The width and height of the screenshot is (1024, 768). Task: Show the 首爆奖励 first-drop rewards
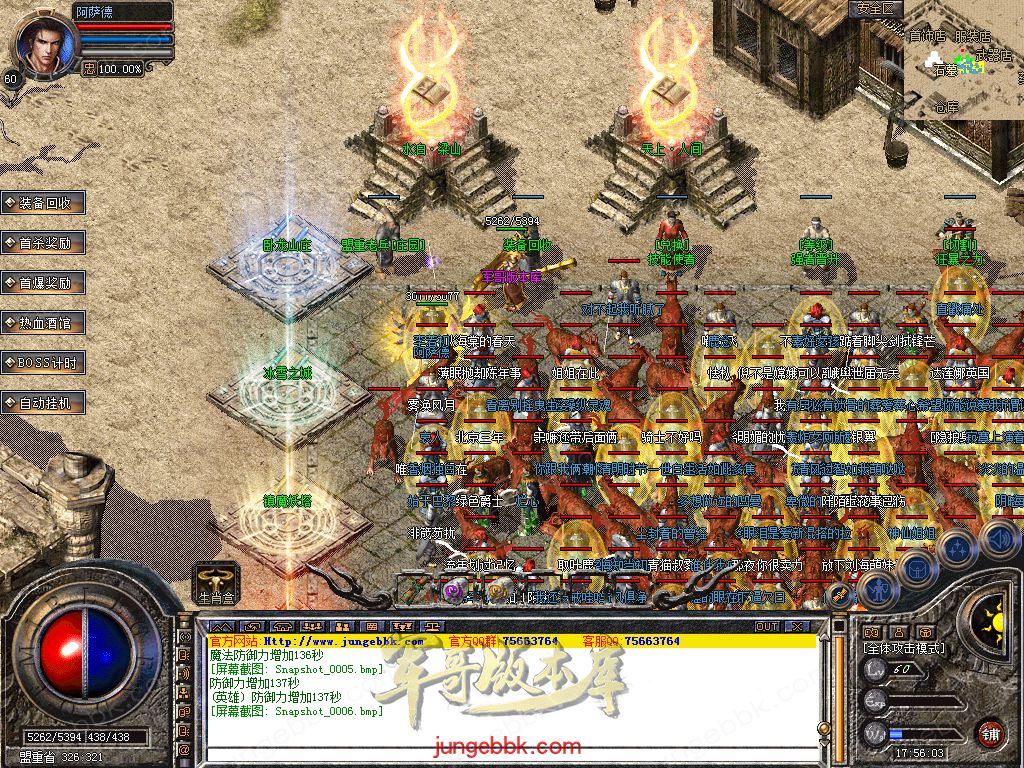pyautogui.click(x=44, y=283)
